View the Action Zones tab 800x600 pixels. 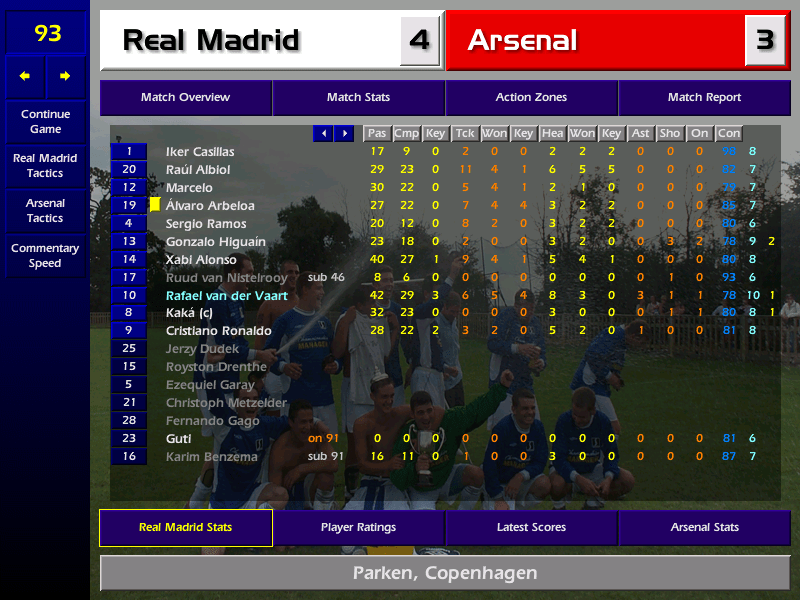tap(531, 98)
